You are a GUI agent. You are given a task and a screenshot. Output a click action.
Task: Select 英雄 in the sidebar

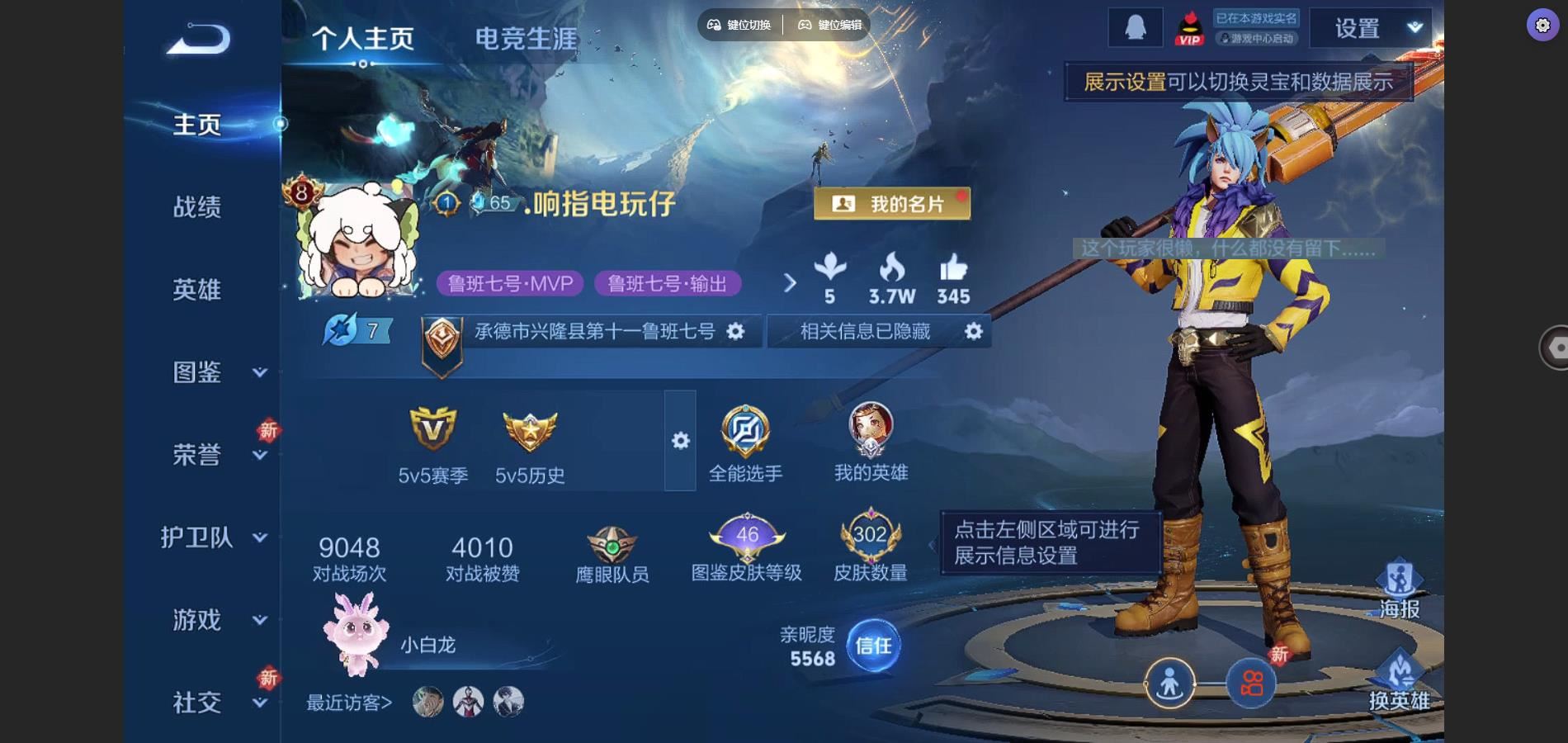(x=197, y=290)
